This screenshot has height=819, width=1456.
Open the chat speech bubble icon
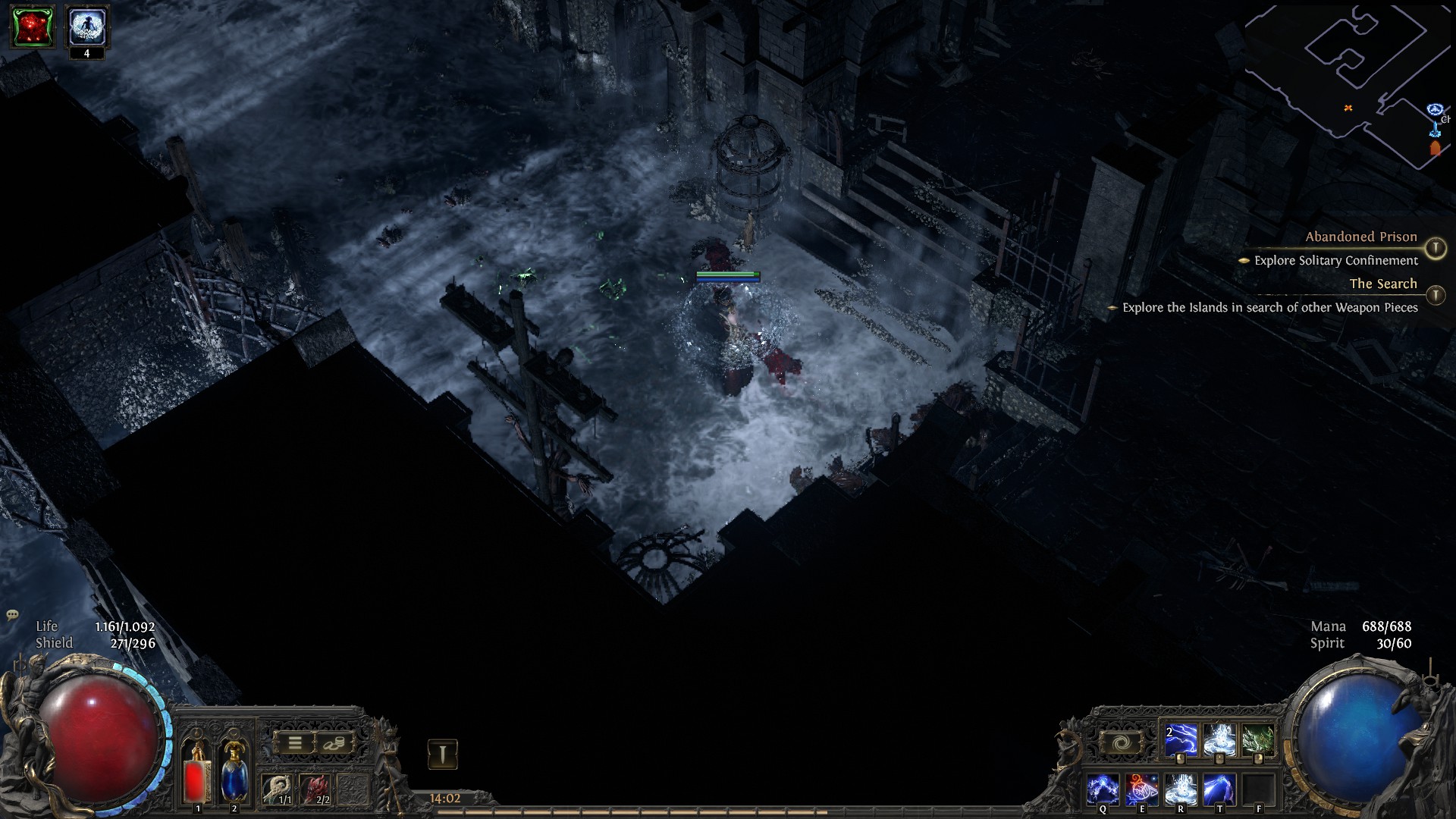point(12,615)
